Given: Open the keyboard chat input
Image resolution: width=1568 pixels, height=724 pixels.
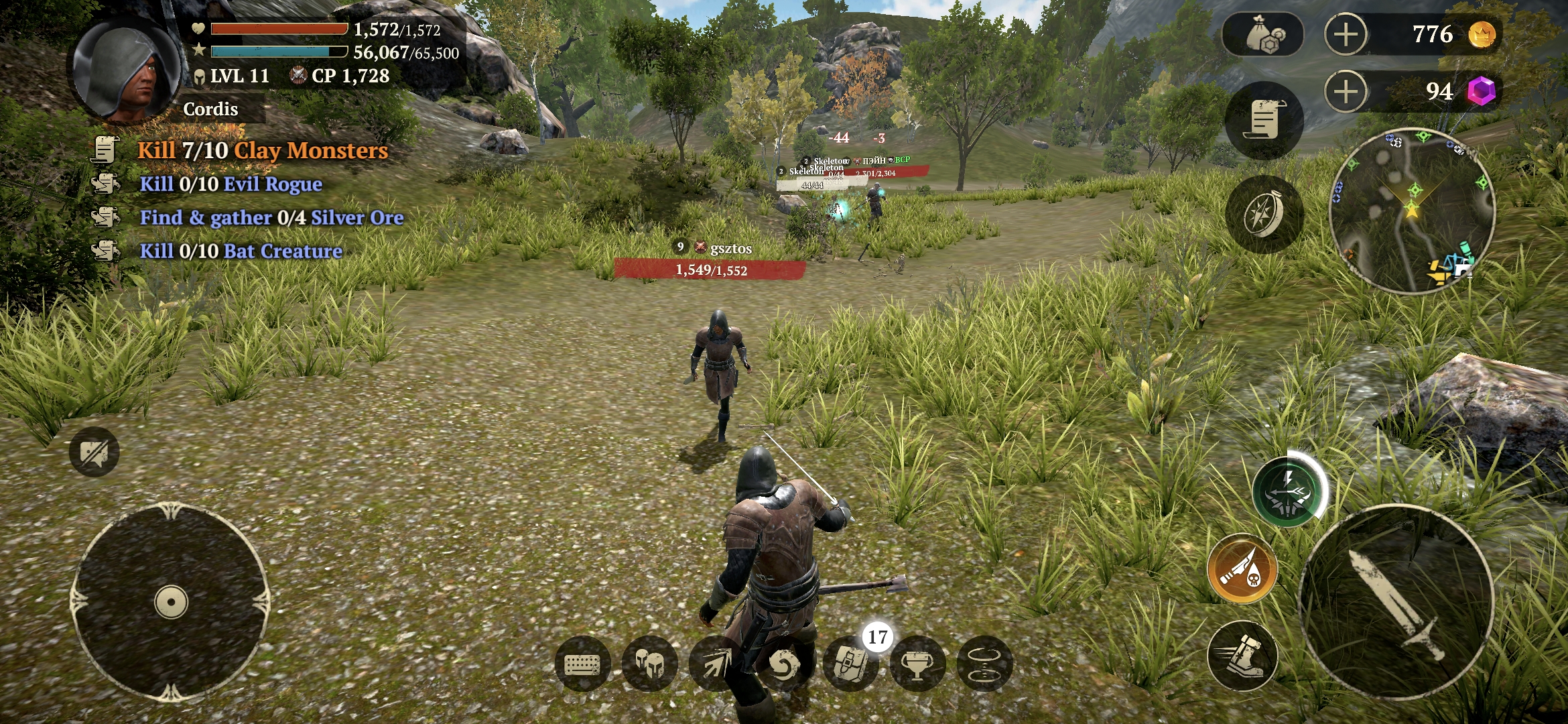Looking at the screenshot, I should [x=582, y=664].
